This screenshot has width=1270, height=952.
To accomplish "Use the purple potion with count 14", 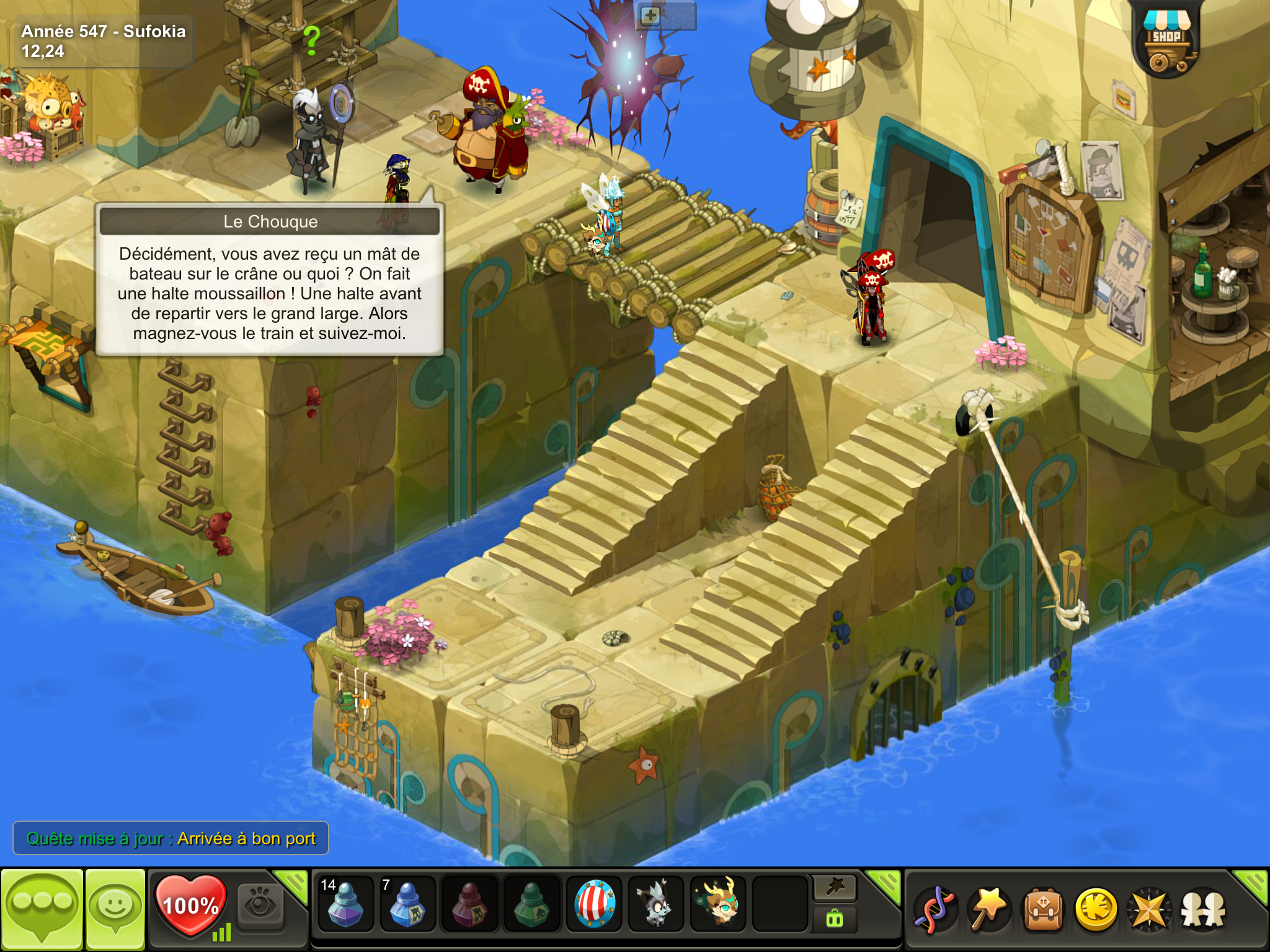I will click(x=345, y=904).
